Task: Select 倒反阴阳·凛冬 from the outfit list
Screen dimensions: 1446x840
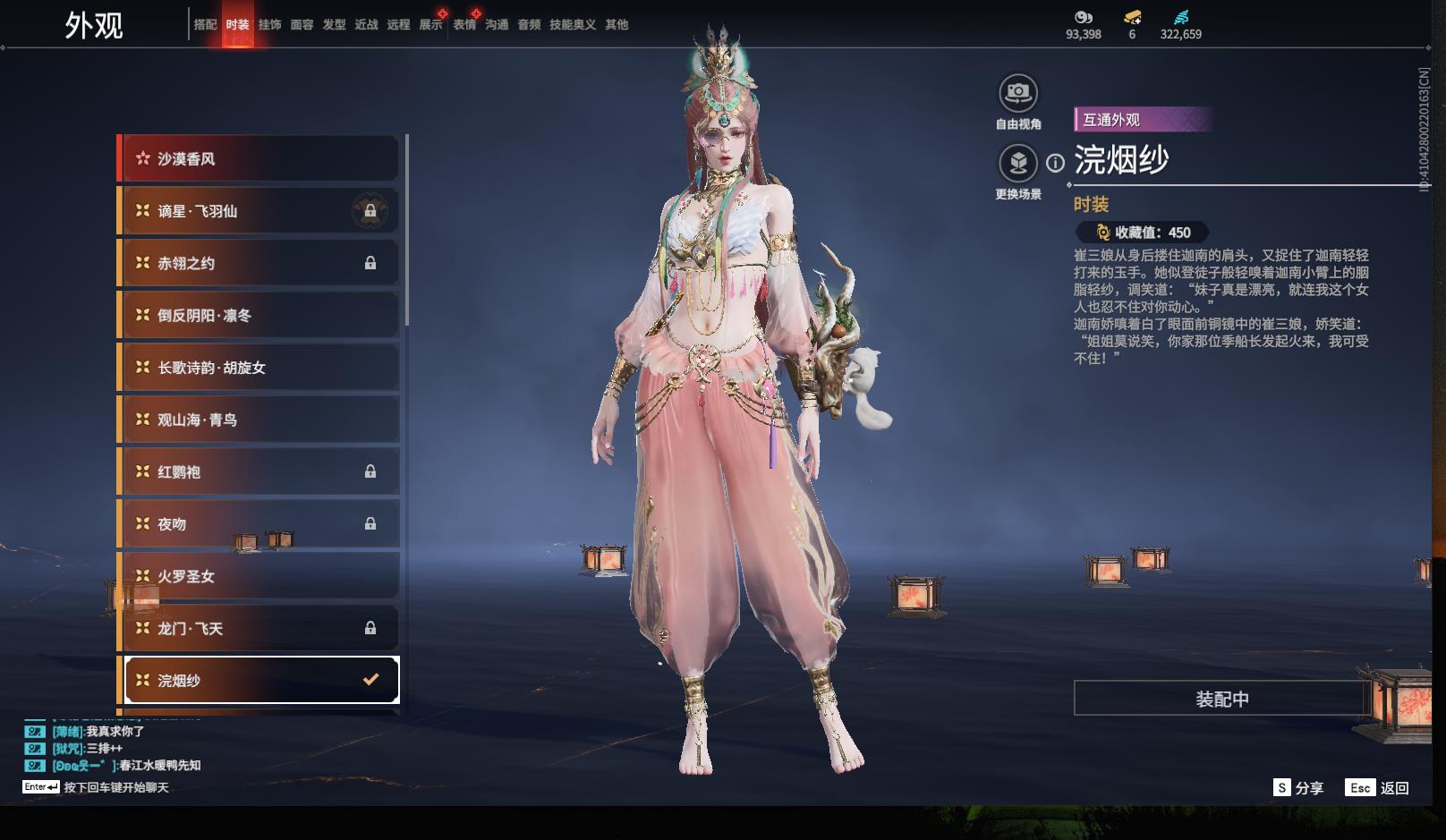Action: tap(259, 315)
